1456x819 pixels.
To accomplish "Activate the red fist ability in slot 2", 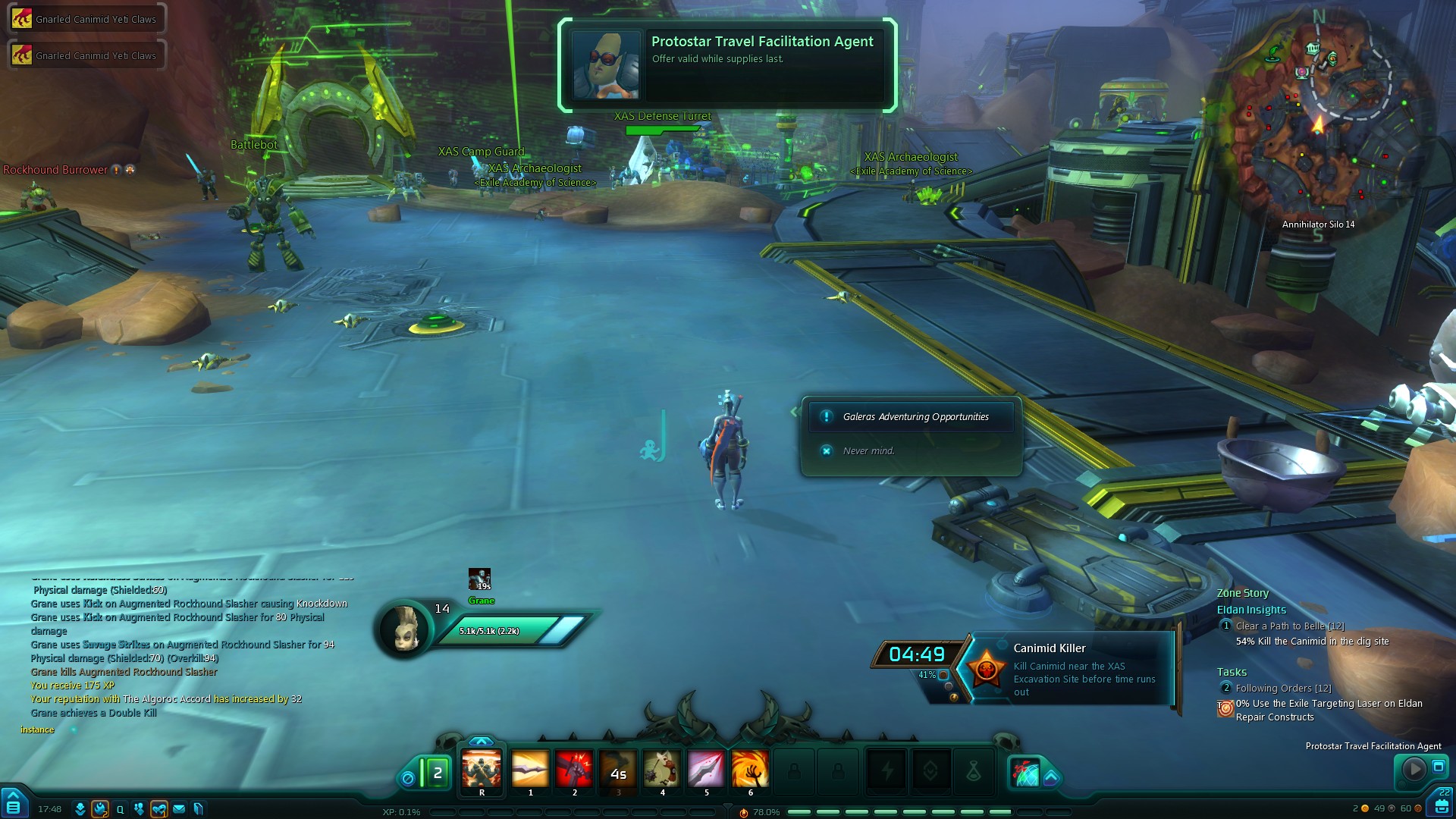I will [574, 770].
